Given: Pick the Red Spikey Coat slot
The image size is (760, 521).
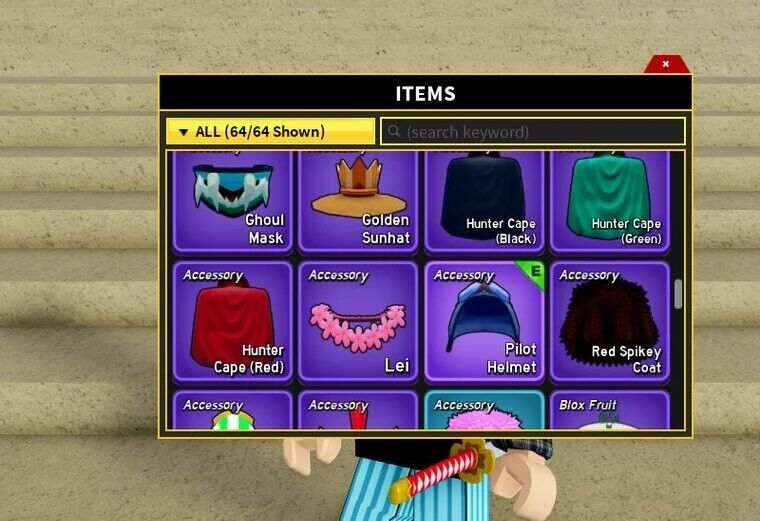Looking at the screenshot, I should [609, 322].
